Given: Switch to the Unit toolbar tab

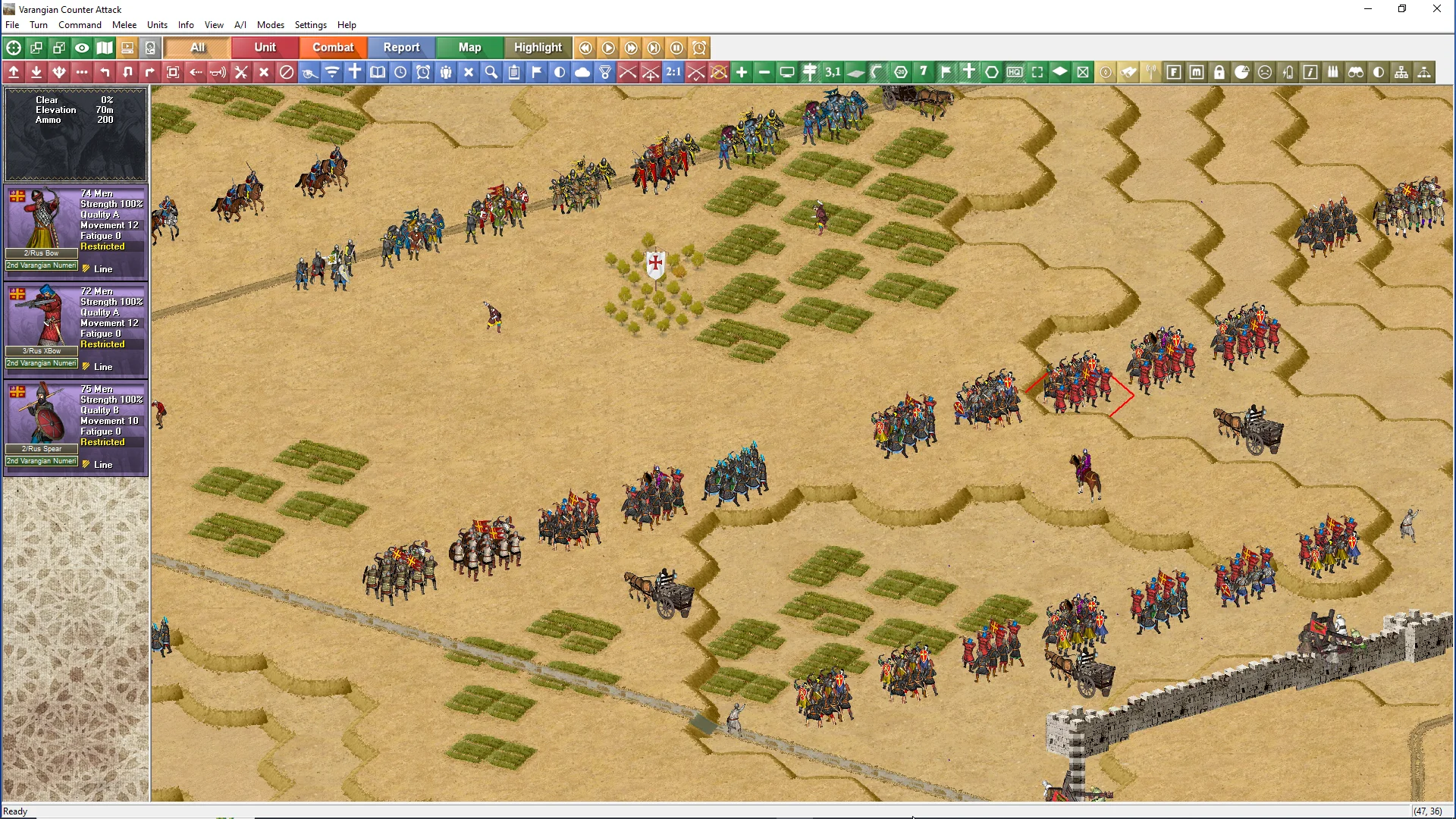Looking at the screenshot, I should pyautogui.click(x=265, y=47).
